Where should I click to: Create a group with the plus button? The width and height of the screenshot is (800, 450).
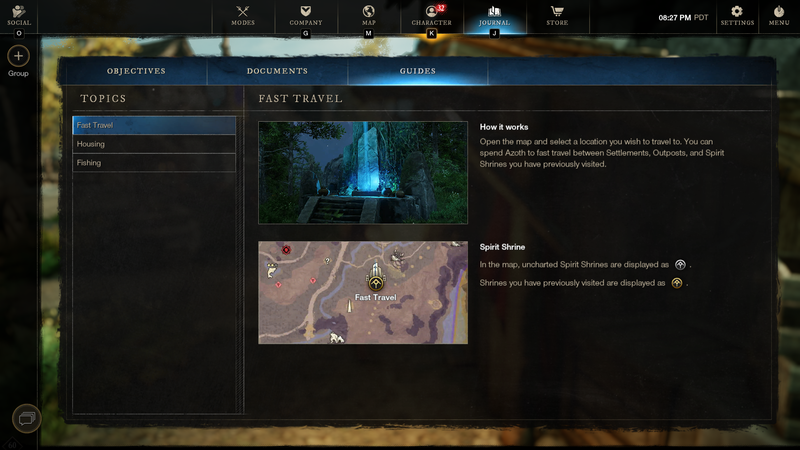click(18, 56)
